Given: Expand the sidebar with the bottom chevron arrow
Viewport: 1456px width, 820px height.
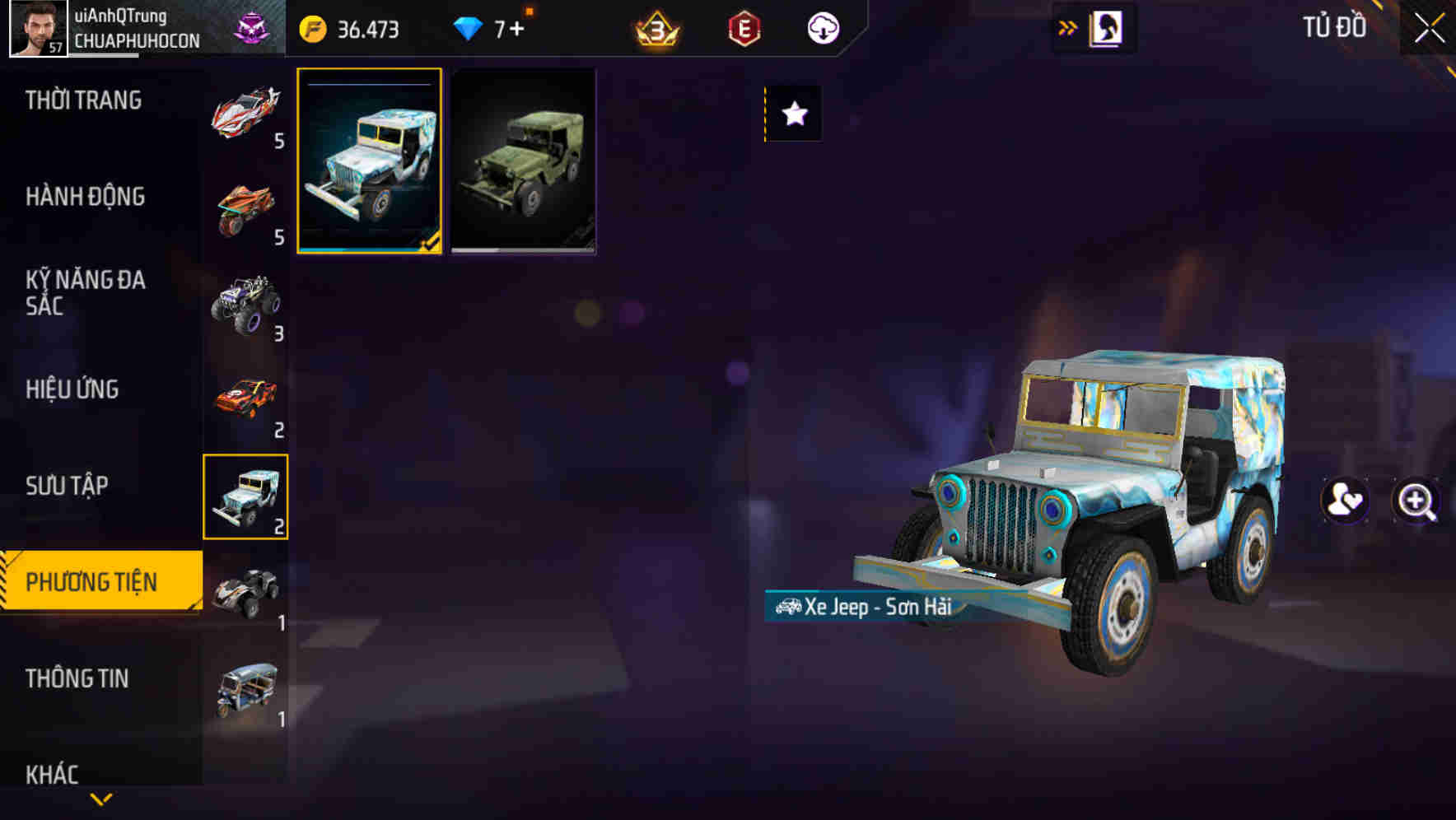Looking at the screenshot, I should 102,799.
